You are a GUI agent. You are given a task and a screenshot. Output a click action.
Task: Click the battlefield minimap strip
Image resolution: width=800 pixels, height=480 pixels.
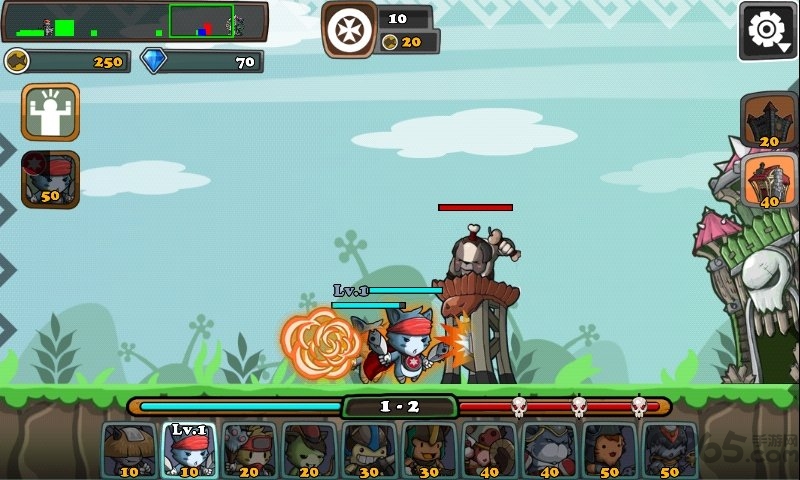135,21
